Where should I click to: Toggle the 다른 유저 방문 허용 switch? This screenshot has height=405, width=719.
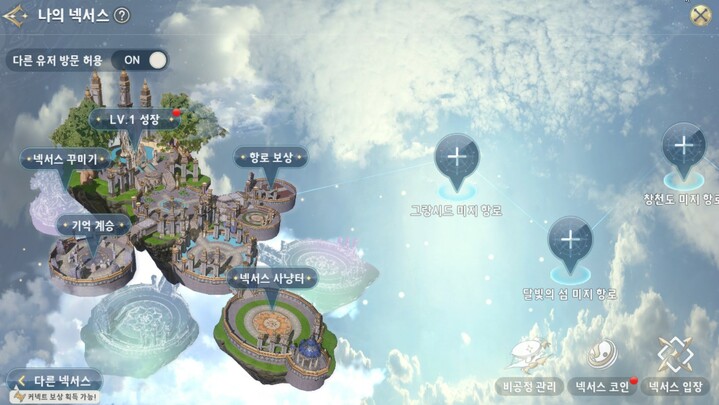[x=145, y=59]
